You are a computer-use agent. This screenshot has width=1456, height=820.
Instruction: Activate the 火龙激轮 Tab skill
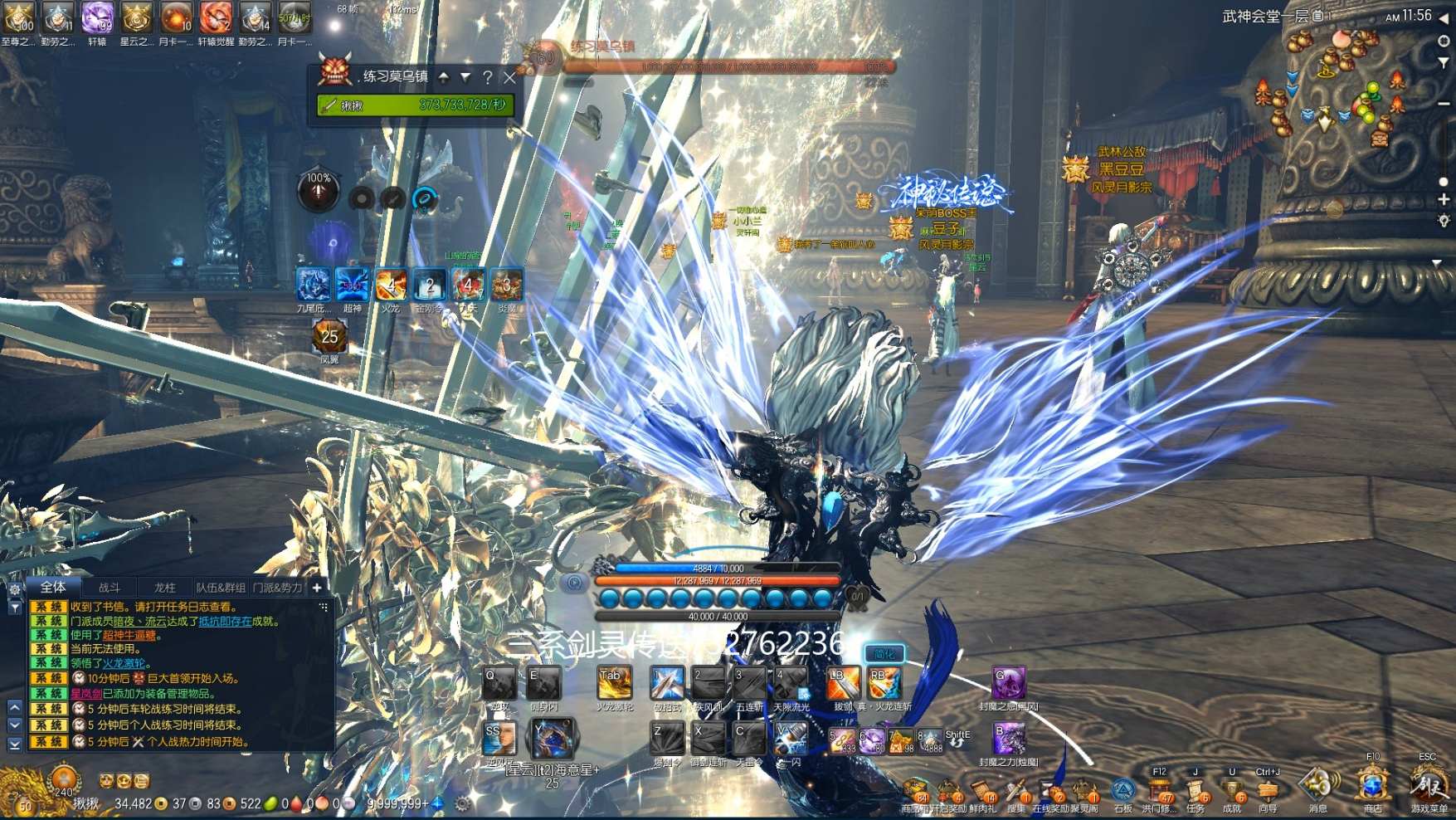pos(614,683)
